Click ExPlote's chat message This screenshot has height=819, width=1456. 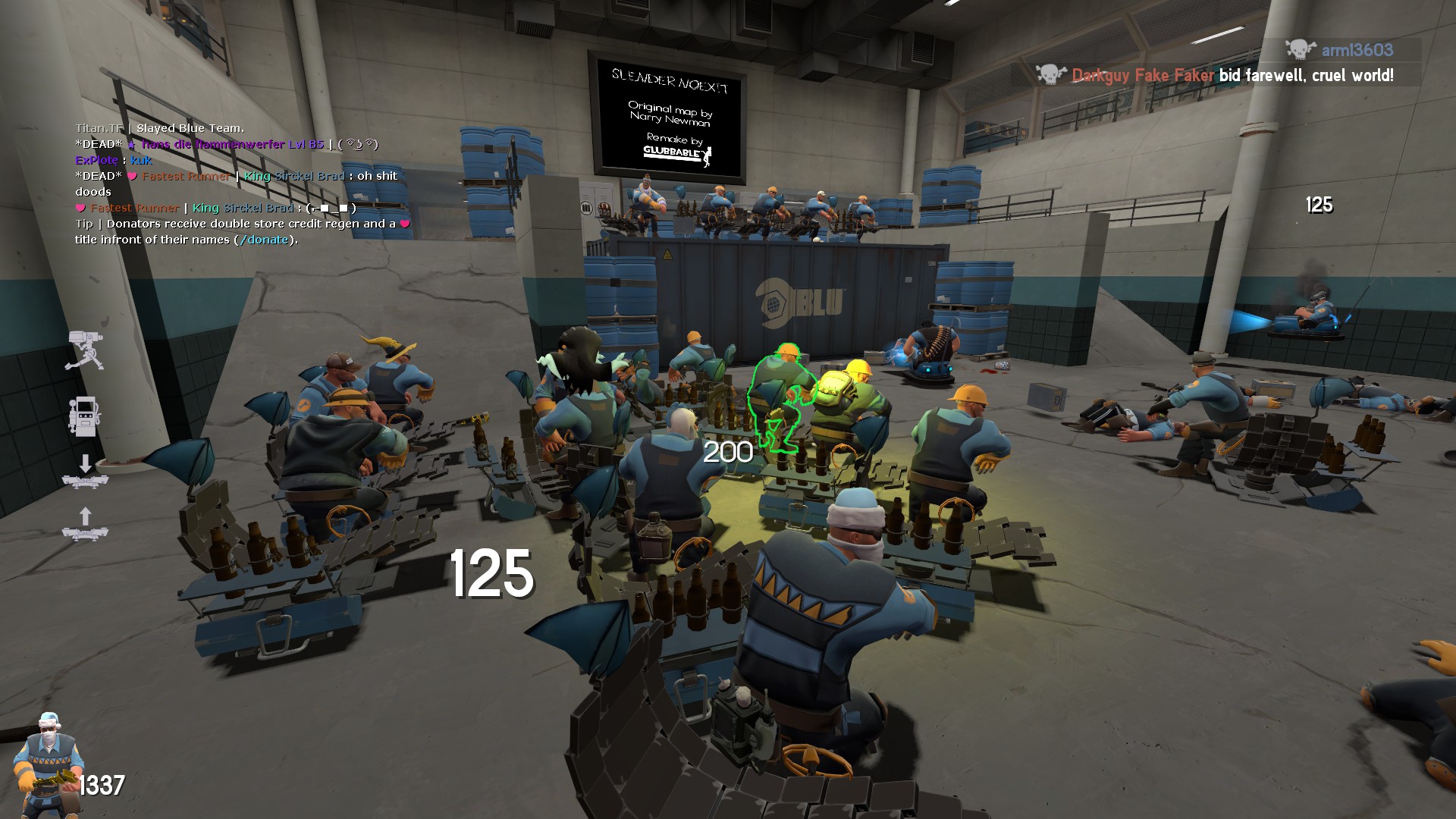pyautogui.click(x=114, y=160)
